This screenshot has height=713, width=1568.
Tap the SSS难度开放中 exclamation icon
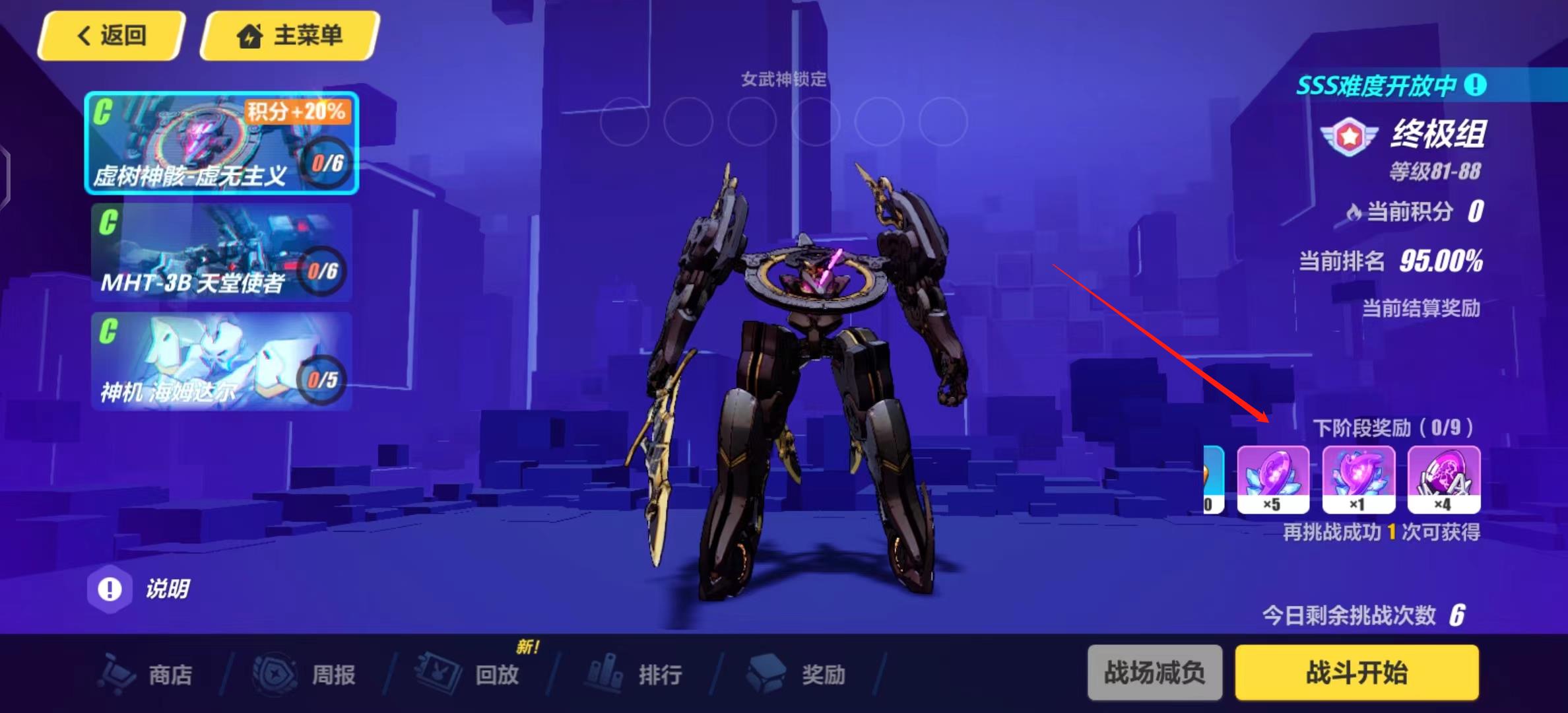1476,85
